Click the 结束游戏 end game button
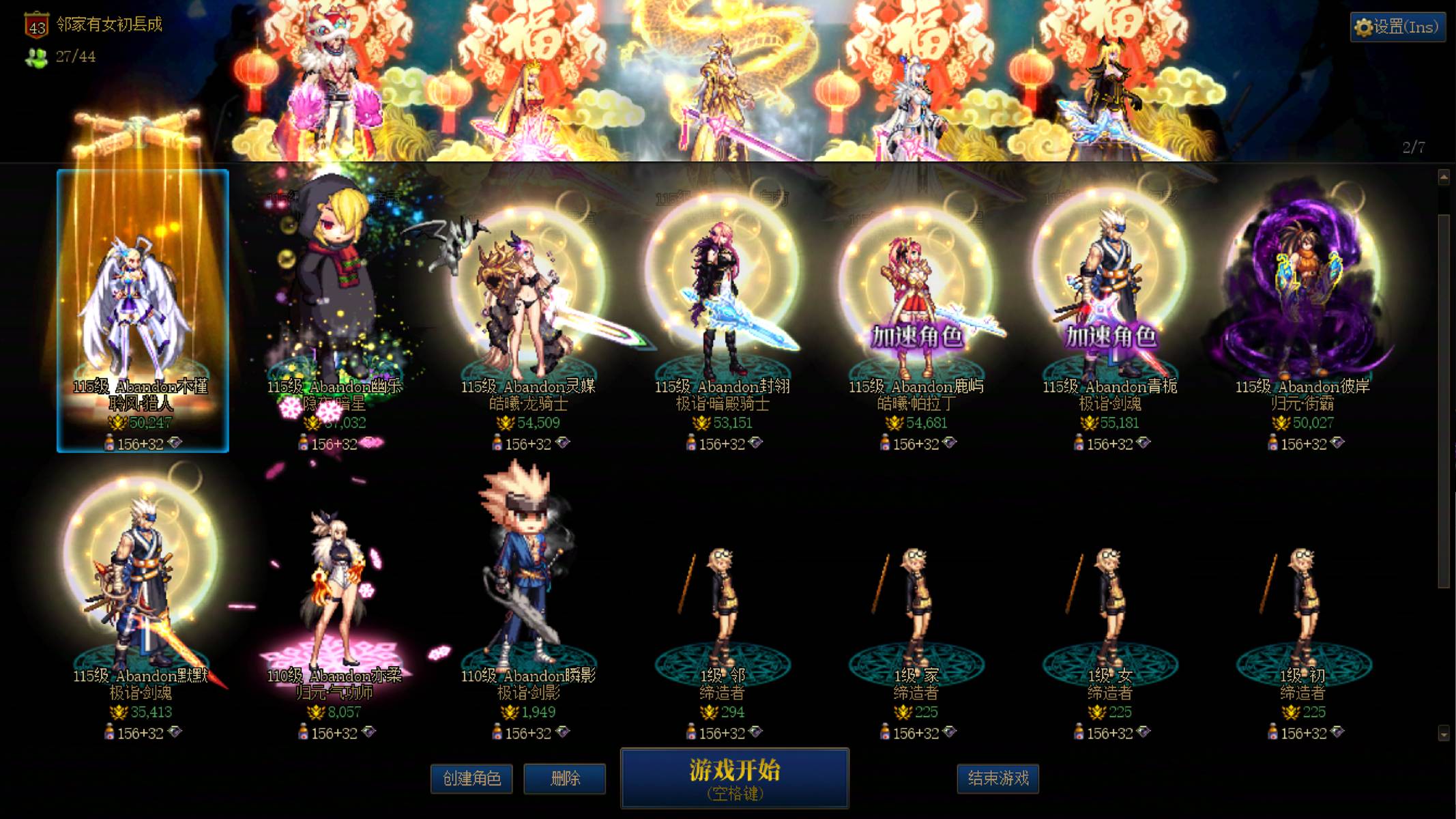The image size is (1456, 819). tap(999, 779)
